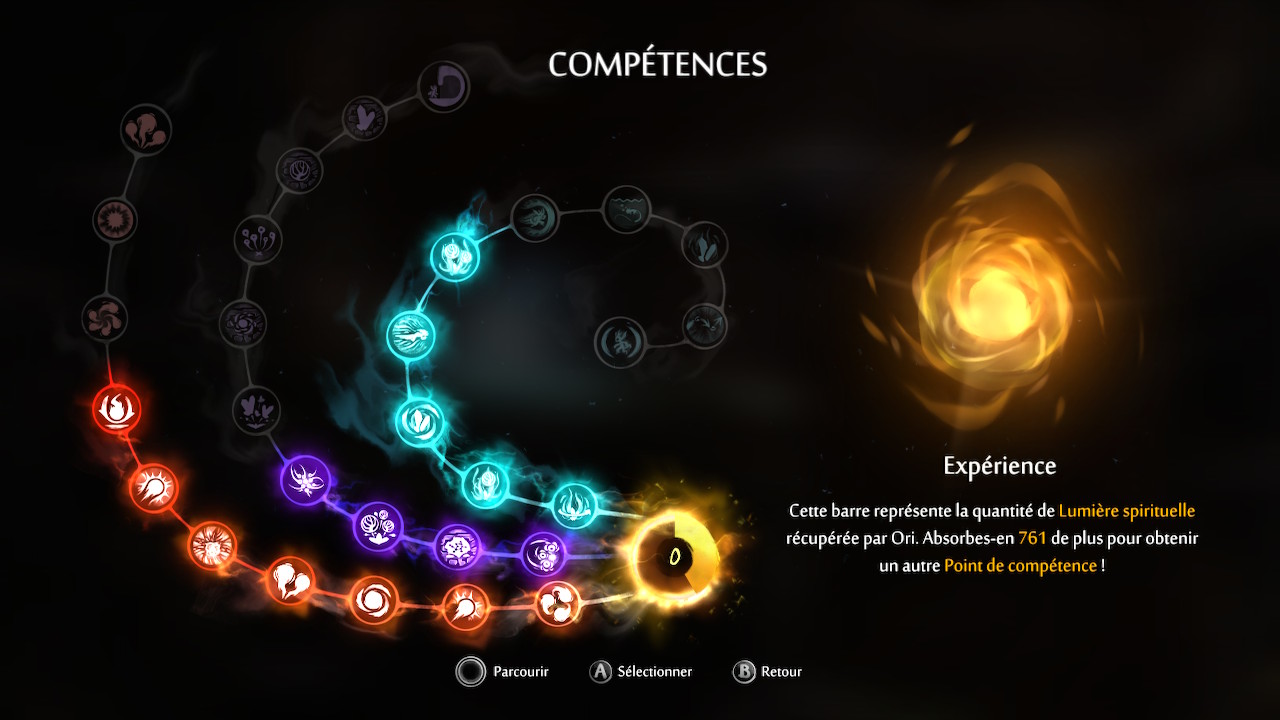The height and width of the screenshot is (720, 1280).
Task: Select the locked figure-in-ring skill node
Action: point(620,342)
